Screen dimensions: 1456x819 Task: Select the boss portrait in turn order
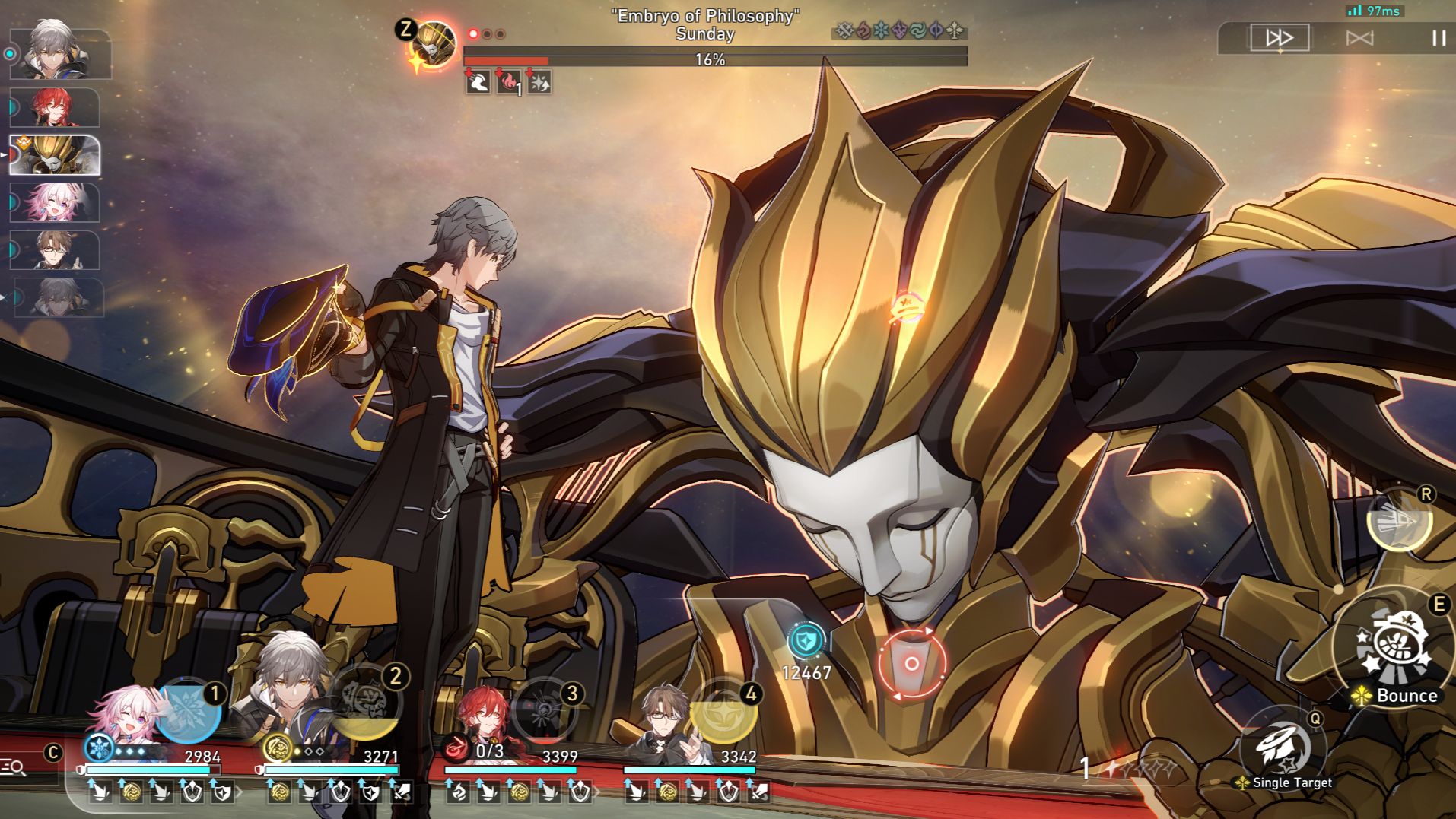point(55,155)
